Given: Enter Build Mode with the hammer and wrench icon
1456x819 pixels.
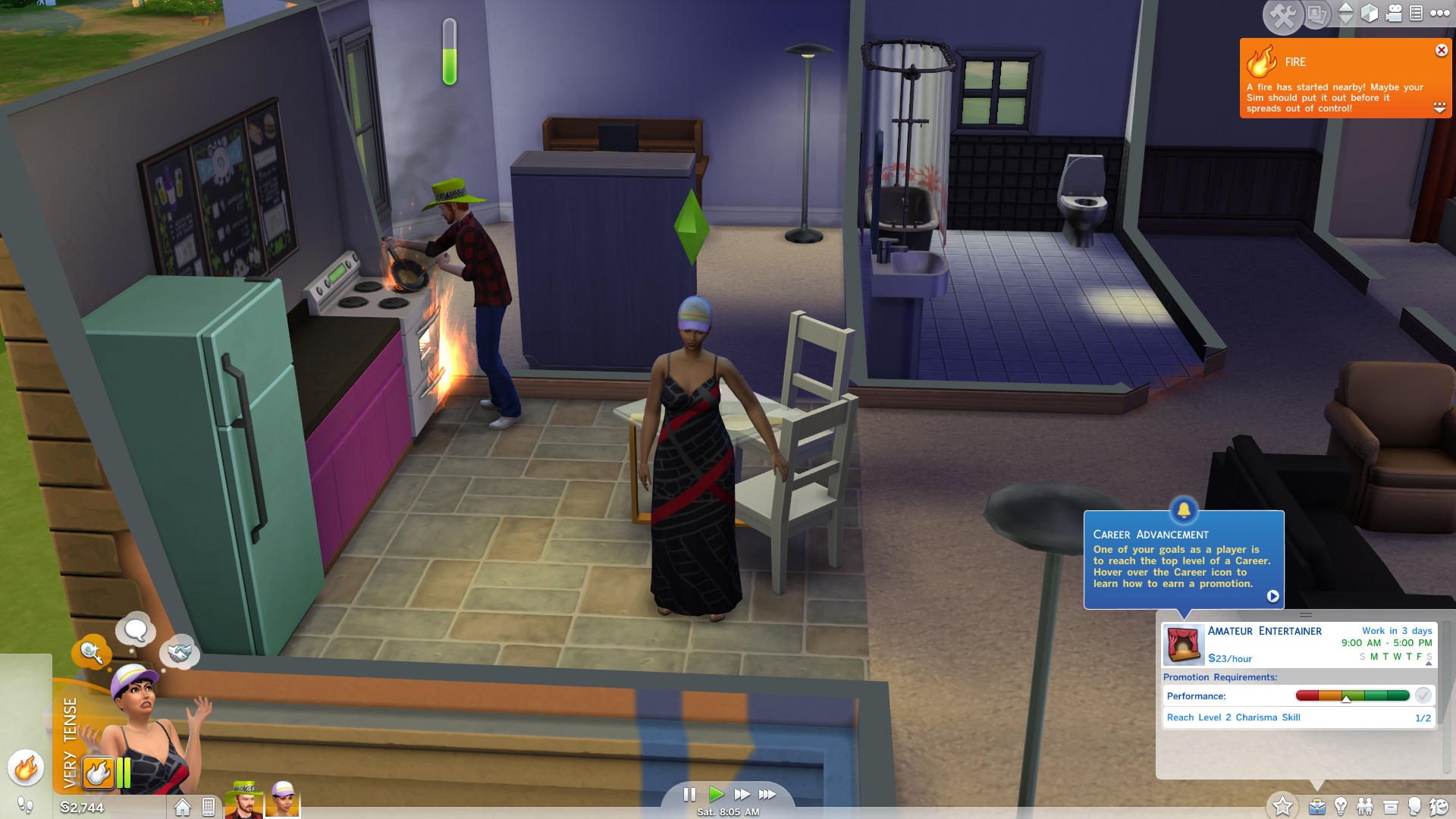Looking at the screenshot, I should tap(1282, 14).
